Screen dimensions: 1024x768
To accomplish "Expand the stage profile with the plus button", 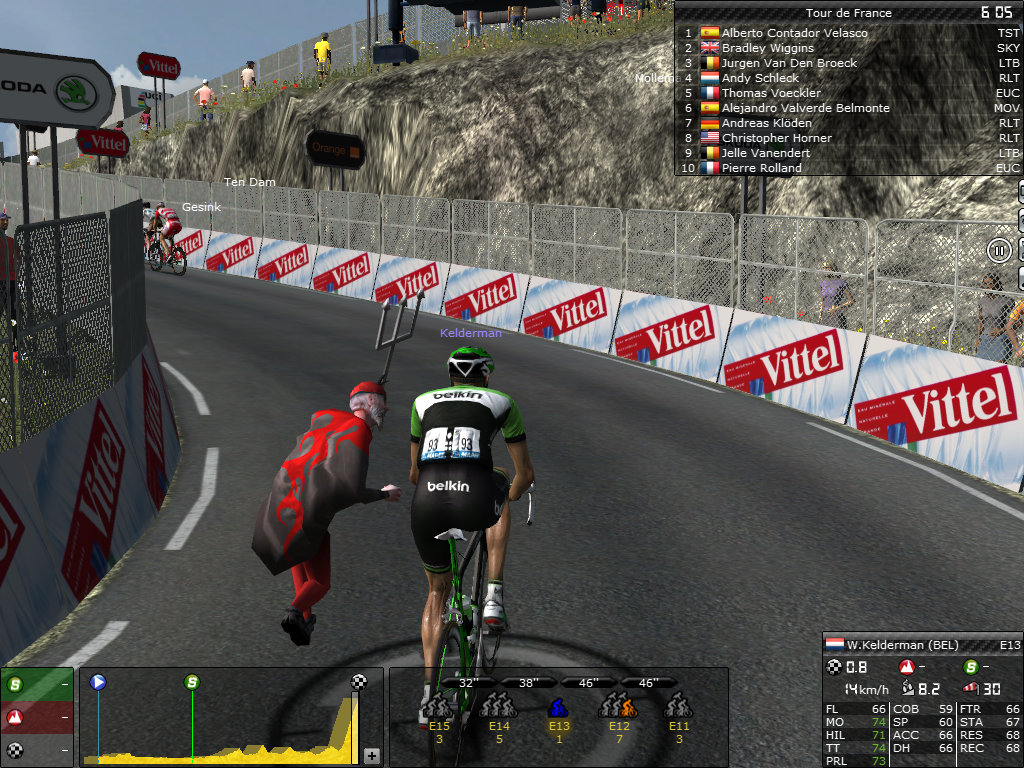I will point(372,755).
